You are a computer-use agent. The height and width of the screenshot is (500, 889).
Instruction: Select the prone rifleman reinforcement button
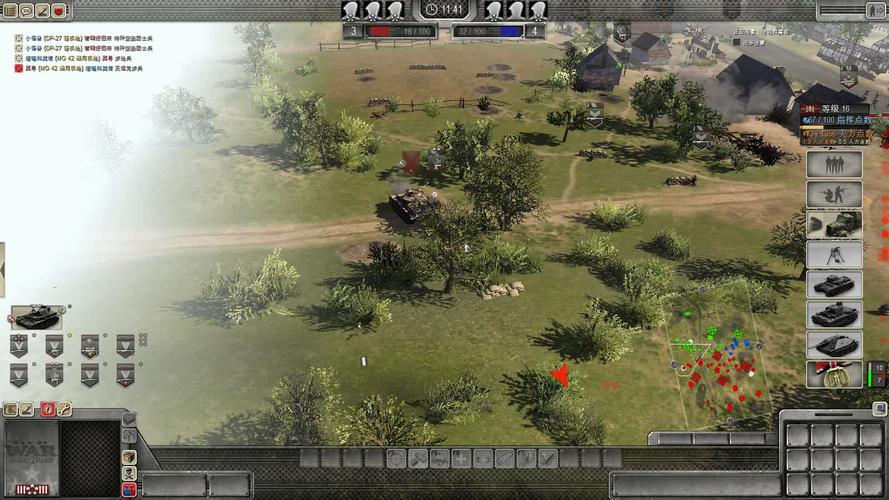point(833,194)
